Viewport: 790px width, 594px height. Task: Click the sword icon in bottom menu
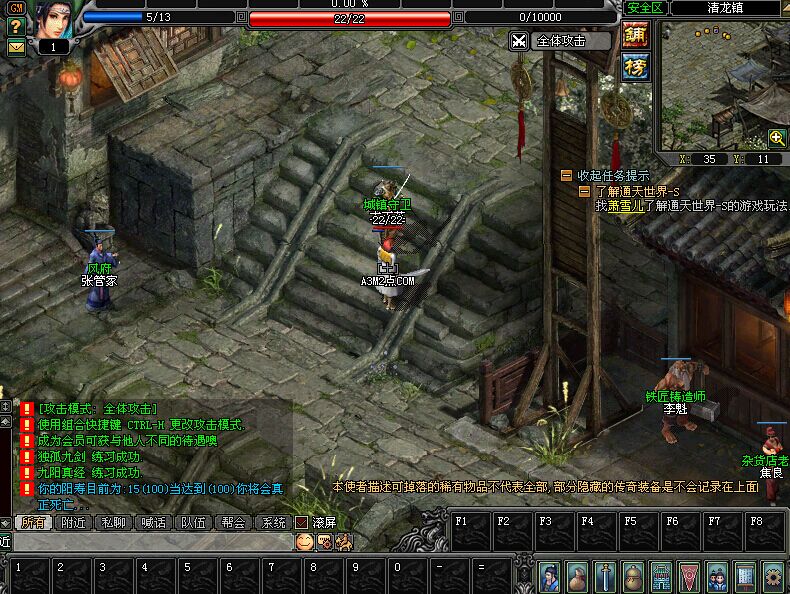point(605,576)
